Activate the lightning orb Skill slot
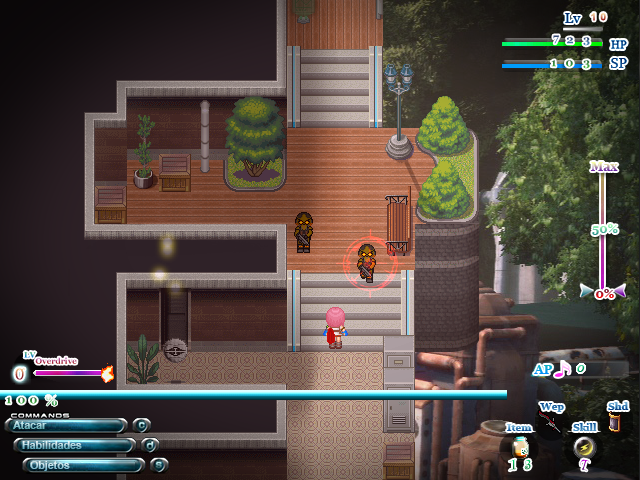This screenshot has width=640, height=480. pyautogui.click(x=584, y=446)
